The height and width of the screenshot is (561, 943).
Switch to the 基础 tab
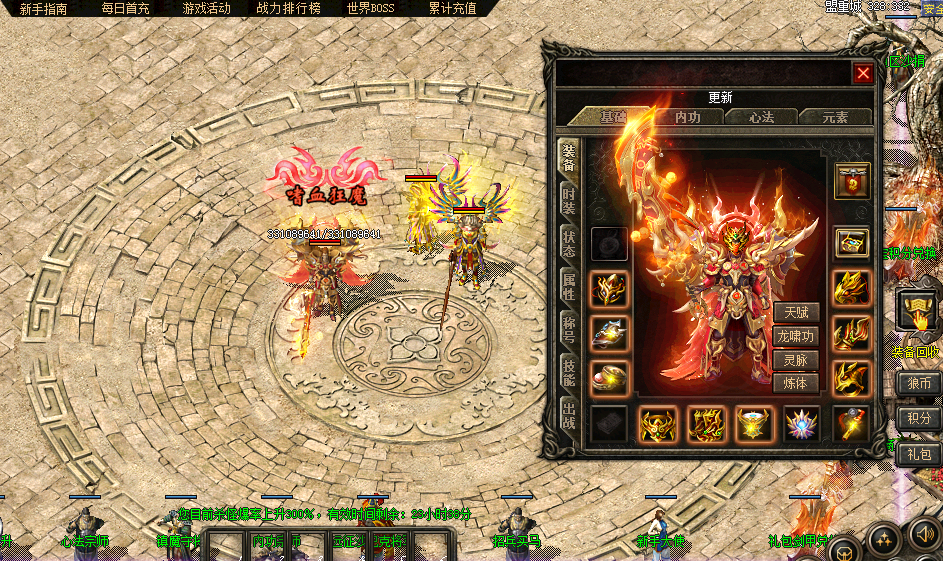coord(612,117)
